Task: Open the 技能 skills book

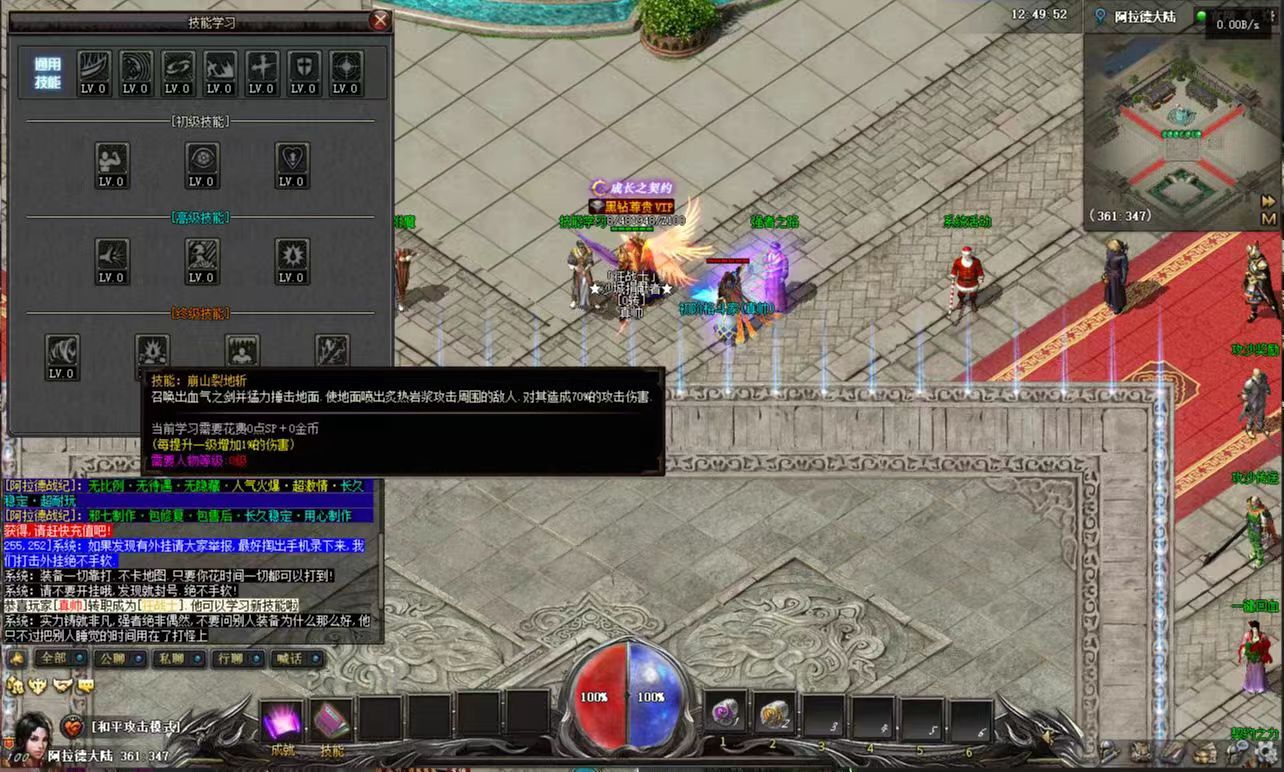Action: 331,722
